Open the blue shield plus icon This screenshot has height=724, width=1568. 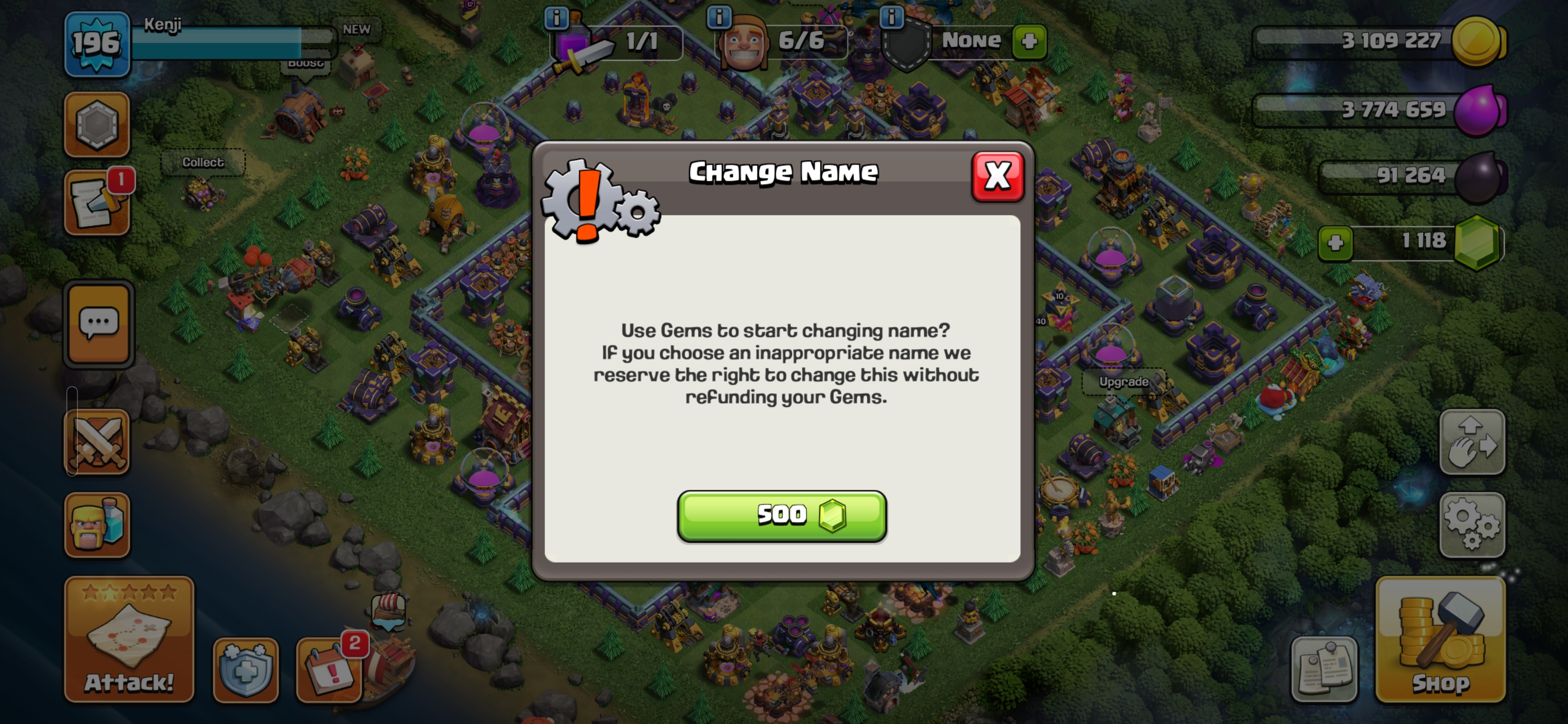[x=246, y=670]
